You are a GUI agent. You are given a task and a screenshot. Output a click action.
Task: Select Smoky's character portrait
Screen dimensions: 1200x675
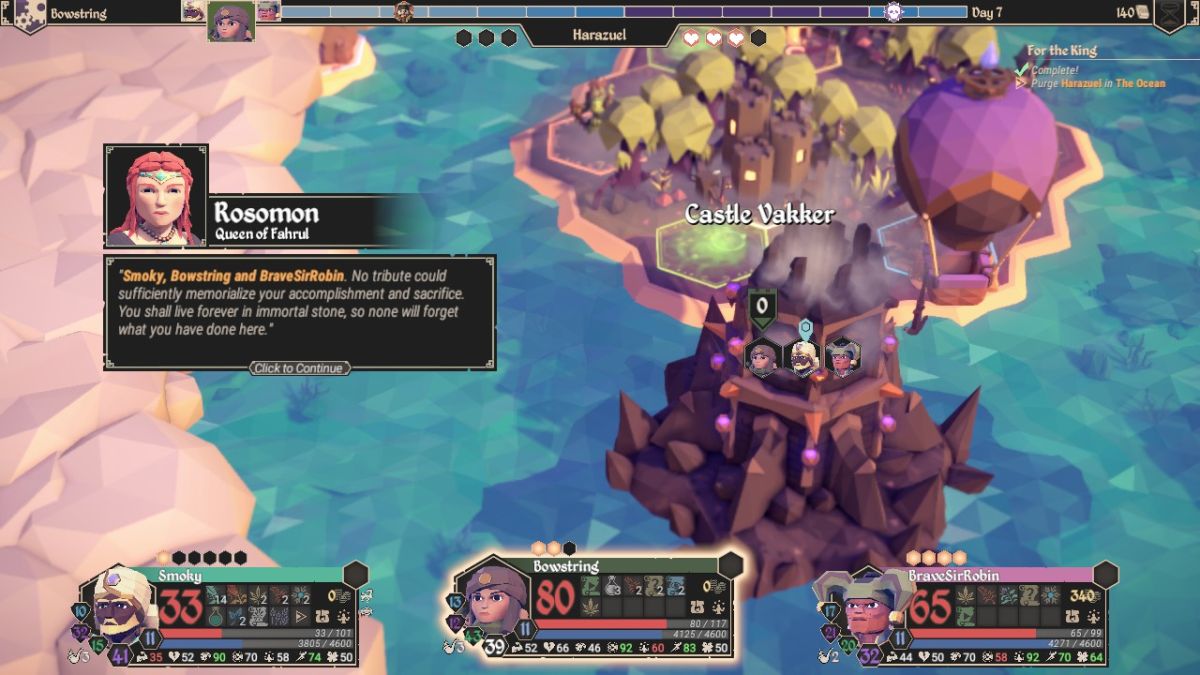pos(122,607)
